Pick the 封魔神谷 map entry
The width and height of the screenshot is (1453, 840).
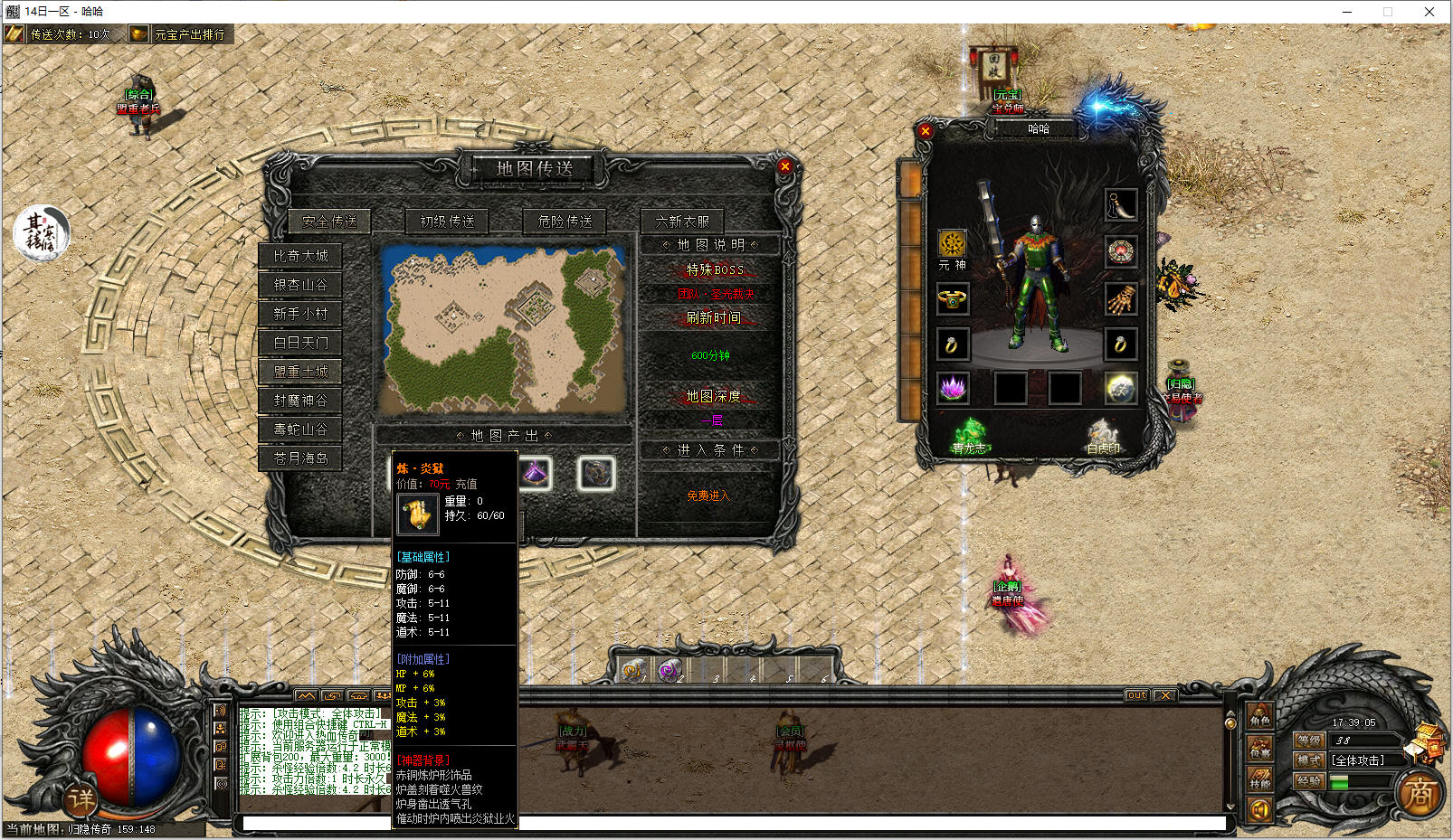(301, 401)
